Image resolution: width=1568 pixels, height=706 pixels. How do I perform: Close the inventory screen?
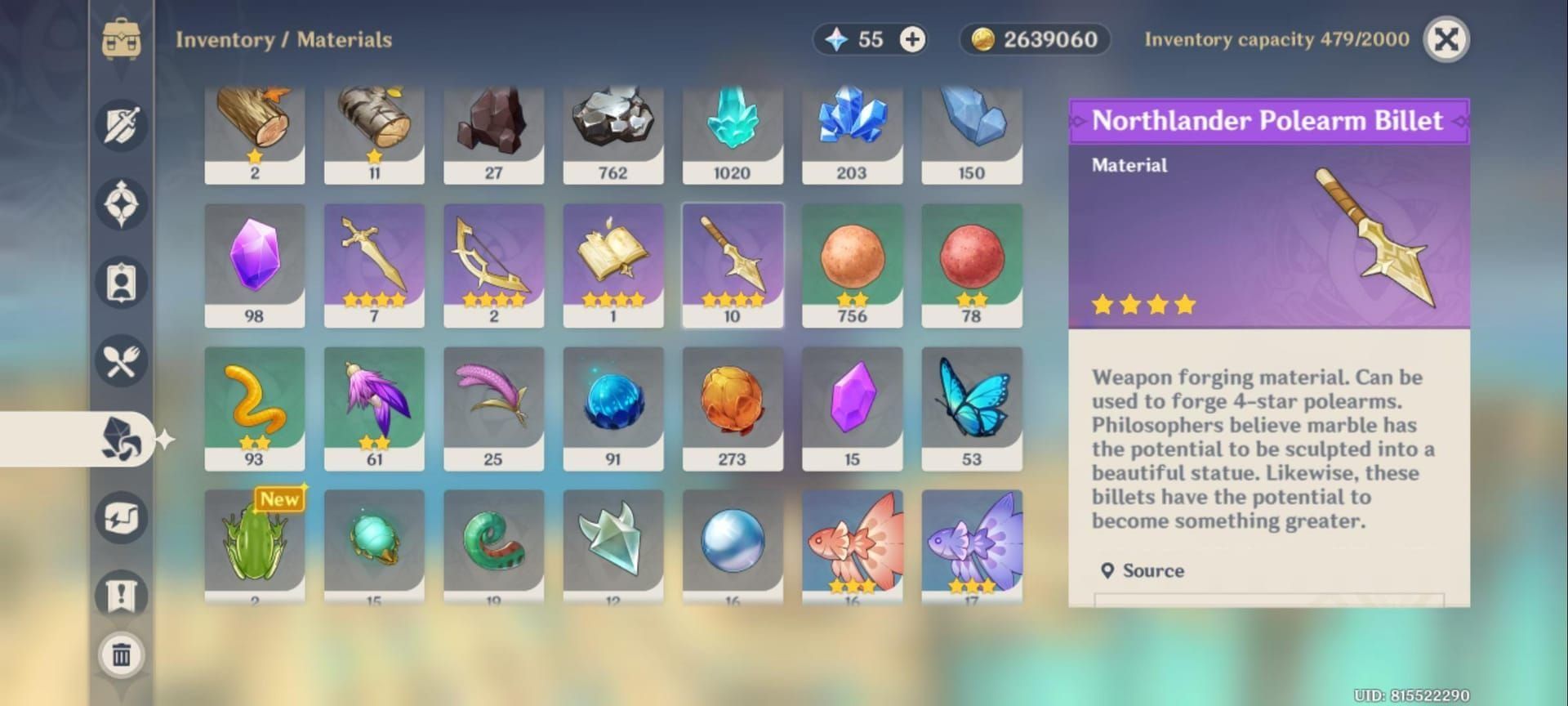tap(1445, 39)
